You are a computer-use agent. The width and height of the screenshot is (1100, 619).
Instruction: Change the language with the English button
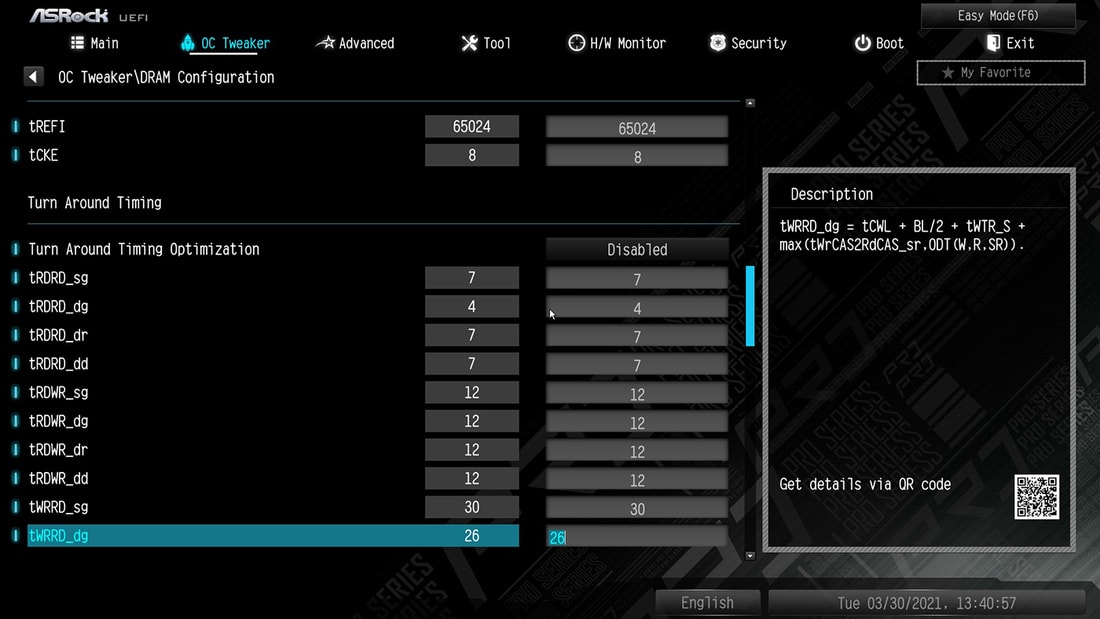pos(707,603)
